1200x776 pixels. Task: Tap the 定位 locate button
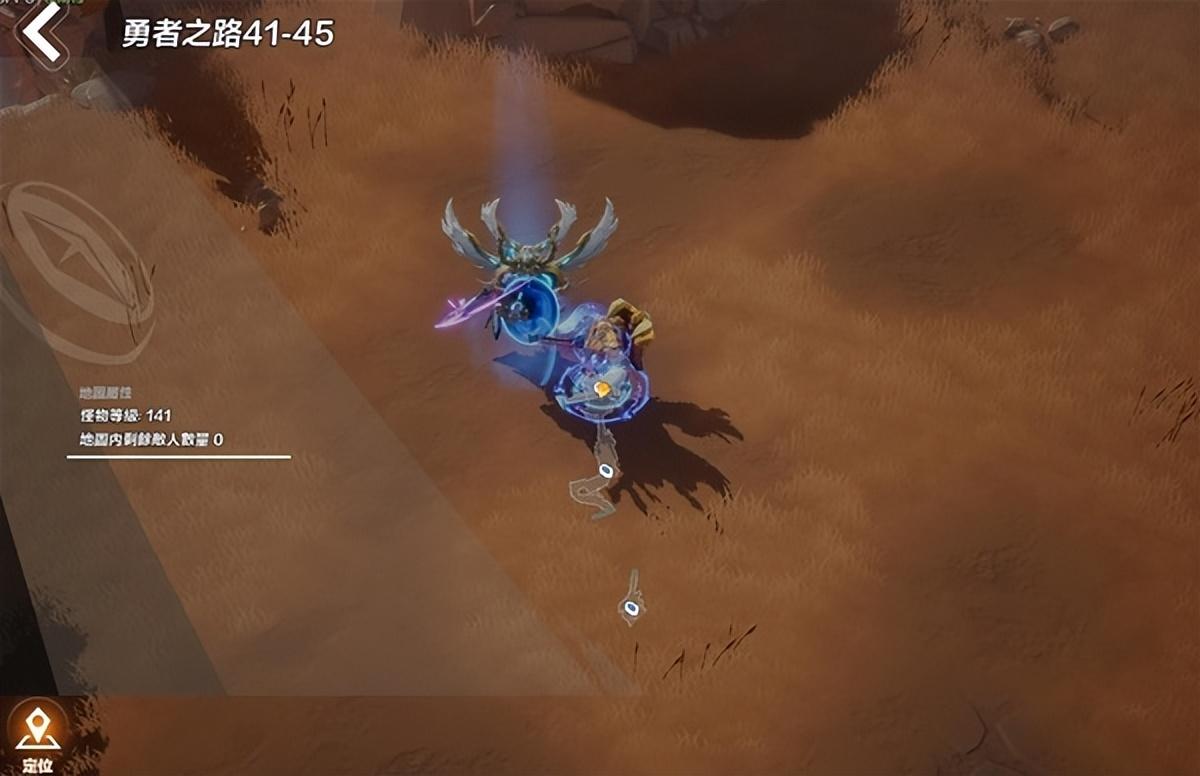pos(37,736)
